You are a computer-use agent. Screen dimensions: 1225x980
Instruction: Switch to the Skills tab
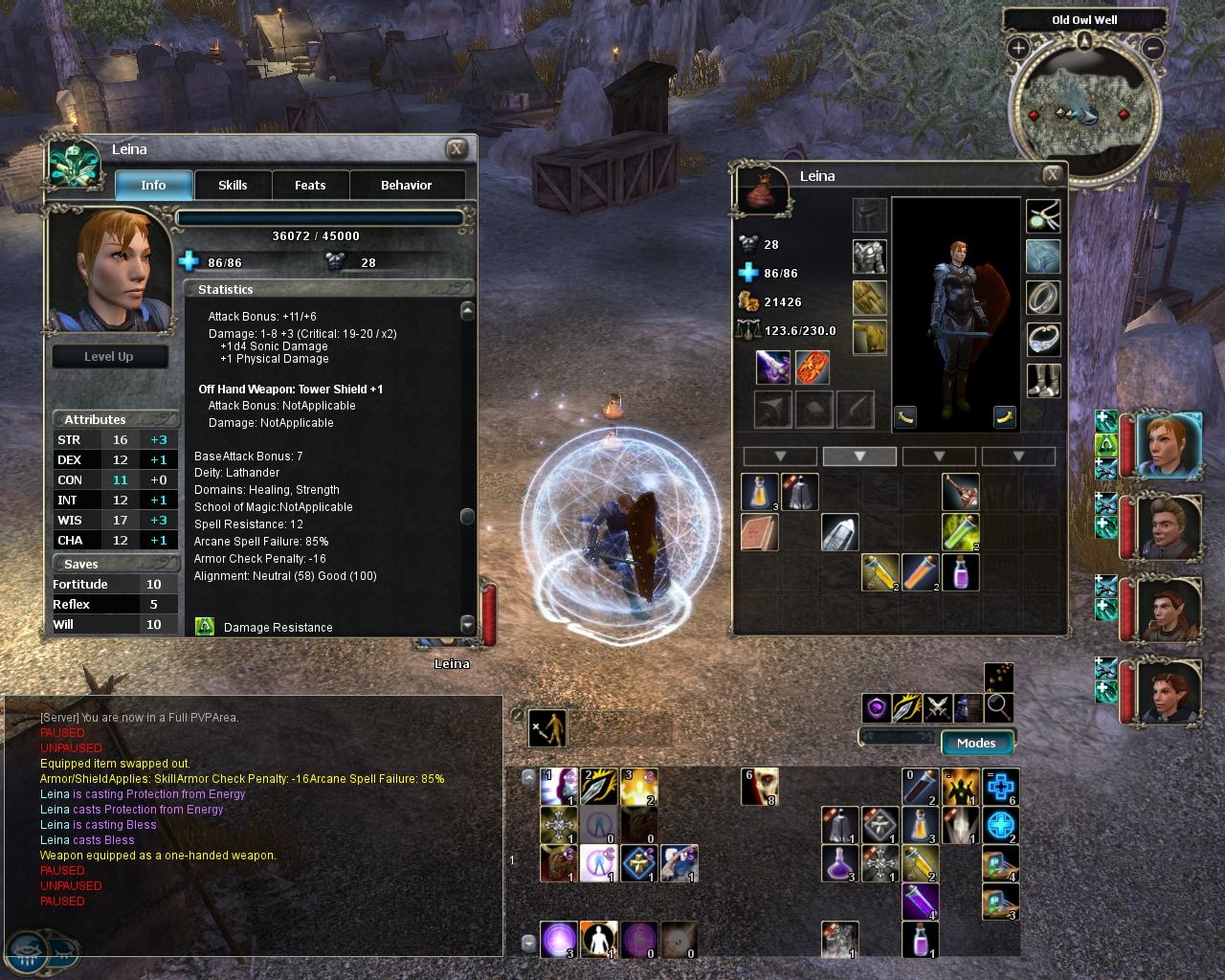[233, 186]
